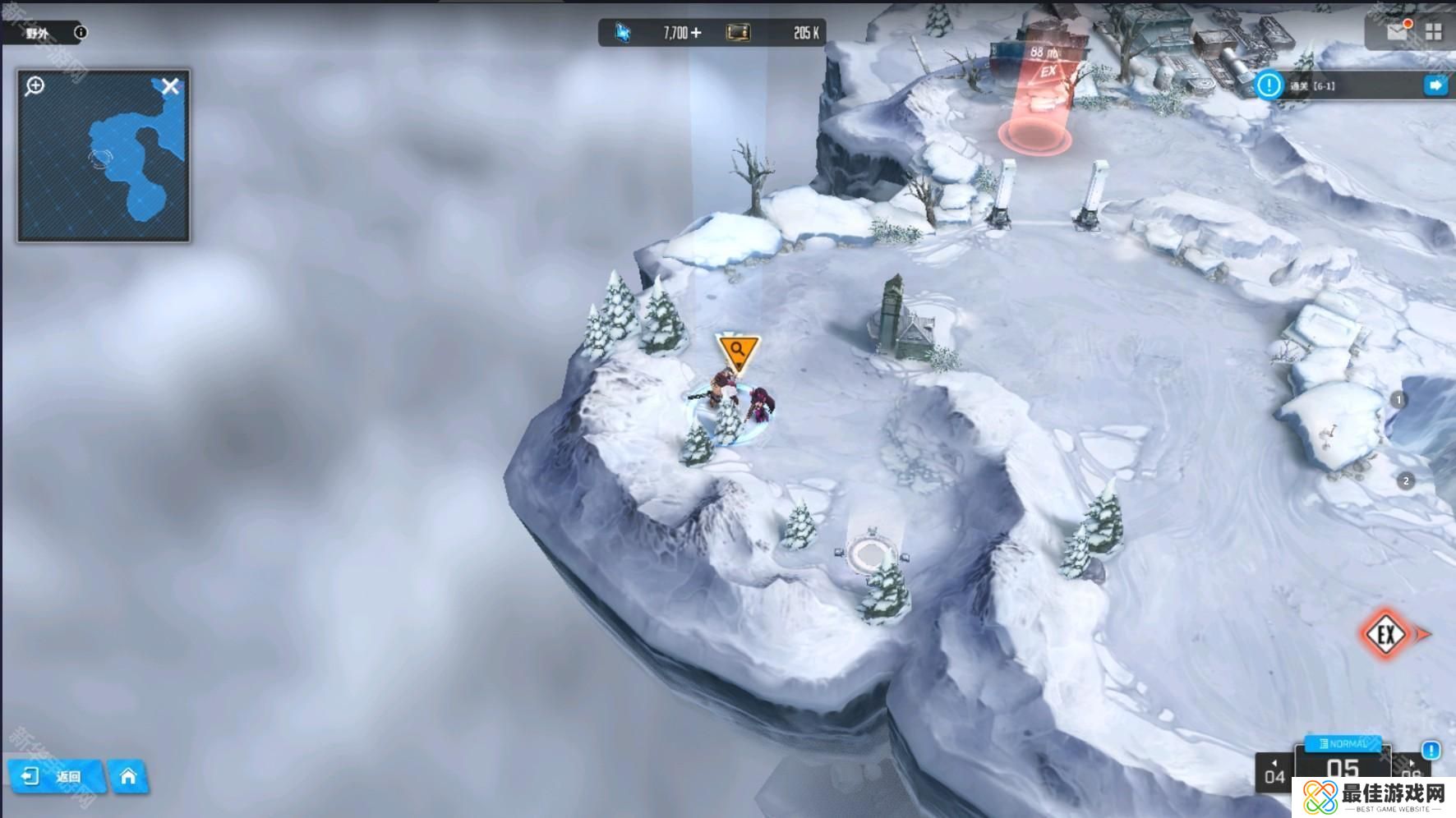Open the 野外 info icon

pyautogui.click(x=81, y=33)
